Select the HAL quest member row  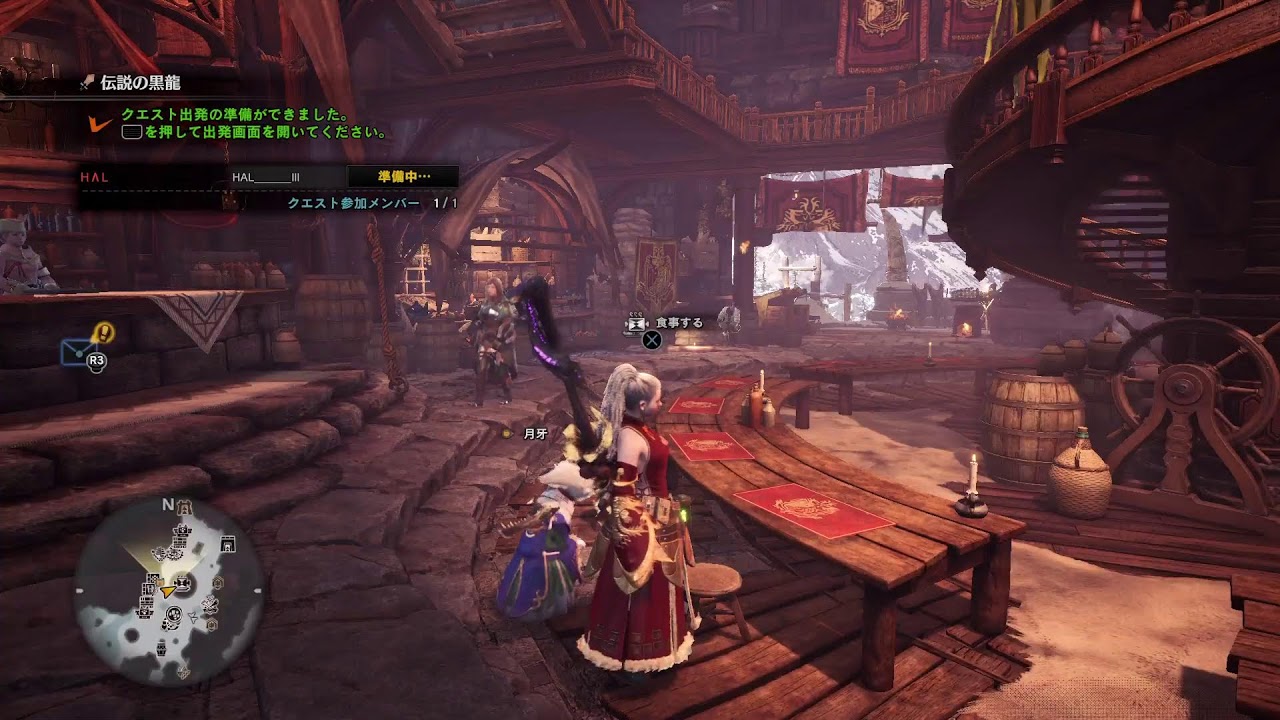click(268, 177)
